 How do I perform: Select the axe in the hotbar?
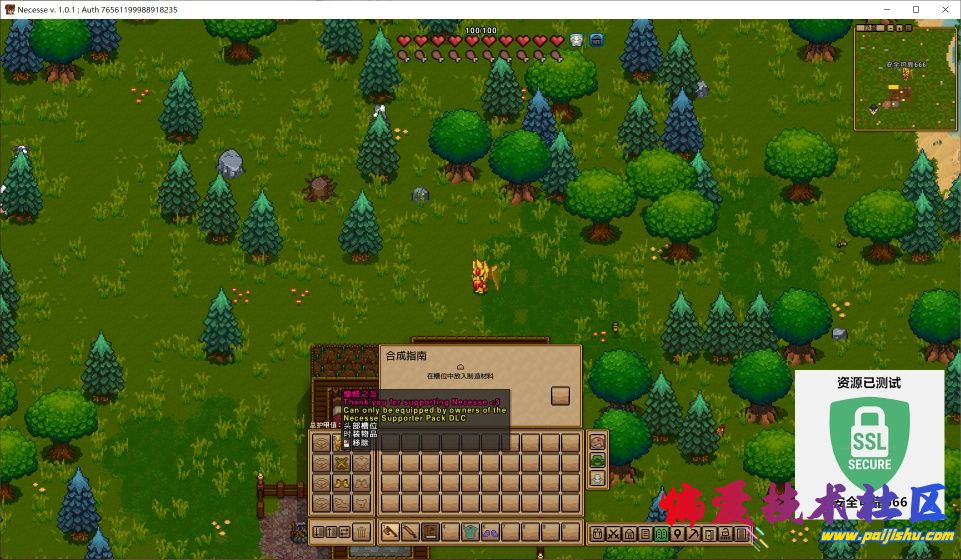(x=390, y=532)
